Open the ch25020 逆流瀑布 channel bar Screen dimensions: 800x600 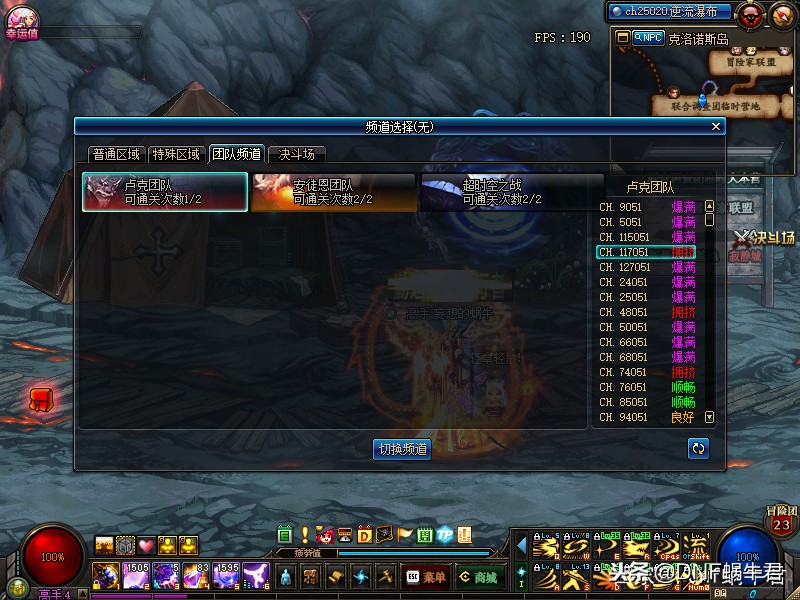tap(671, 12)
